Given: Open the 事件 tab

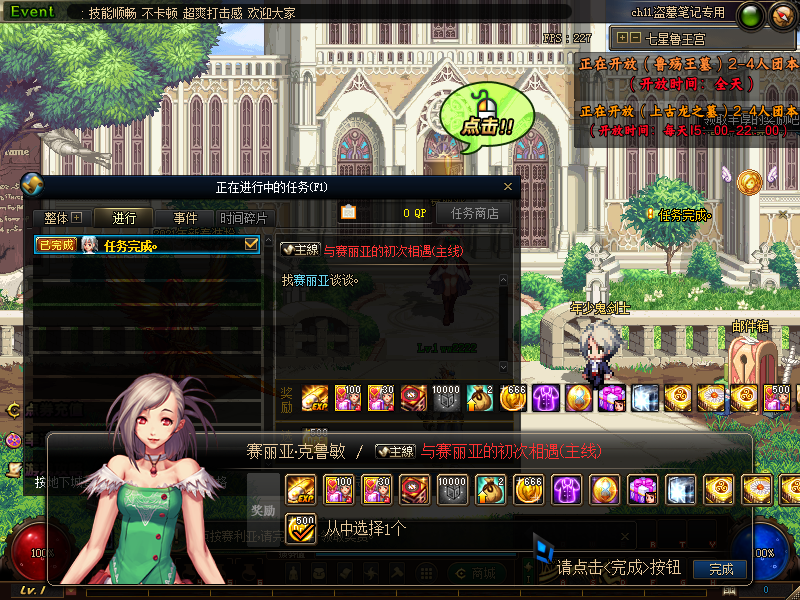Looking at the screenshot, I should click(185, 218).
